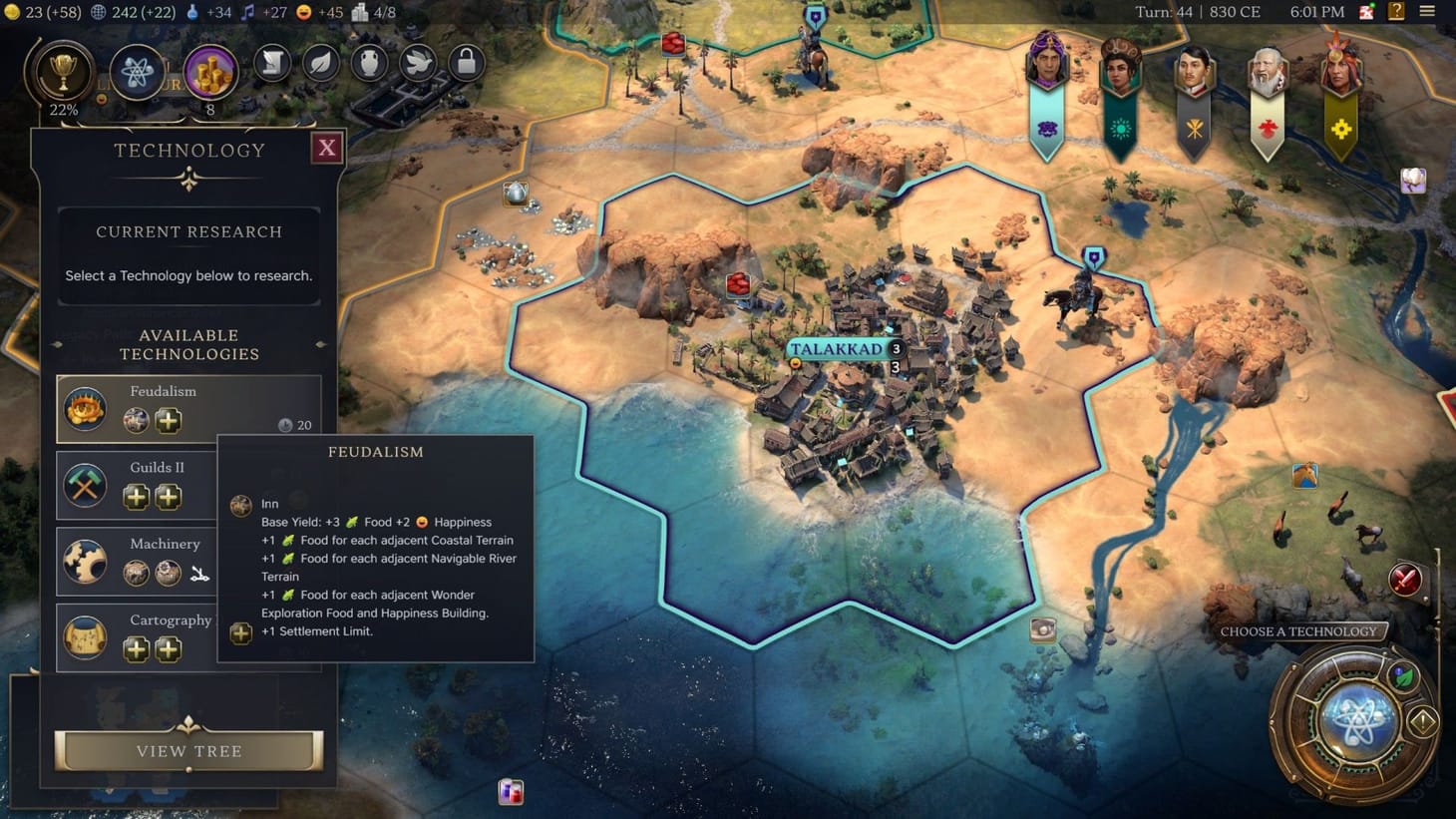The height and width of the screenshot is (819, 1456).
Task: Toggle the lock icon in the top toolbar
Action: 466,62
